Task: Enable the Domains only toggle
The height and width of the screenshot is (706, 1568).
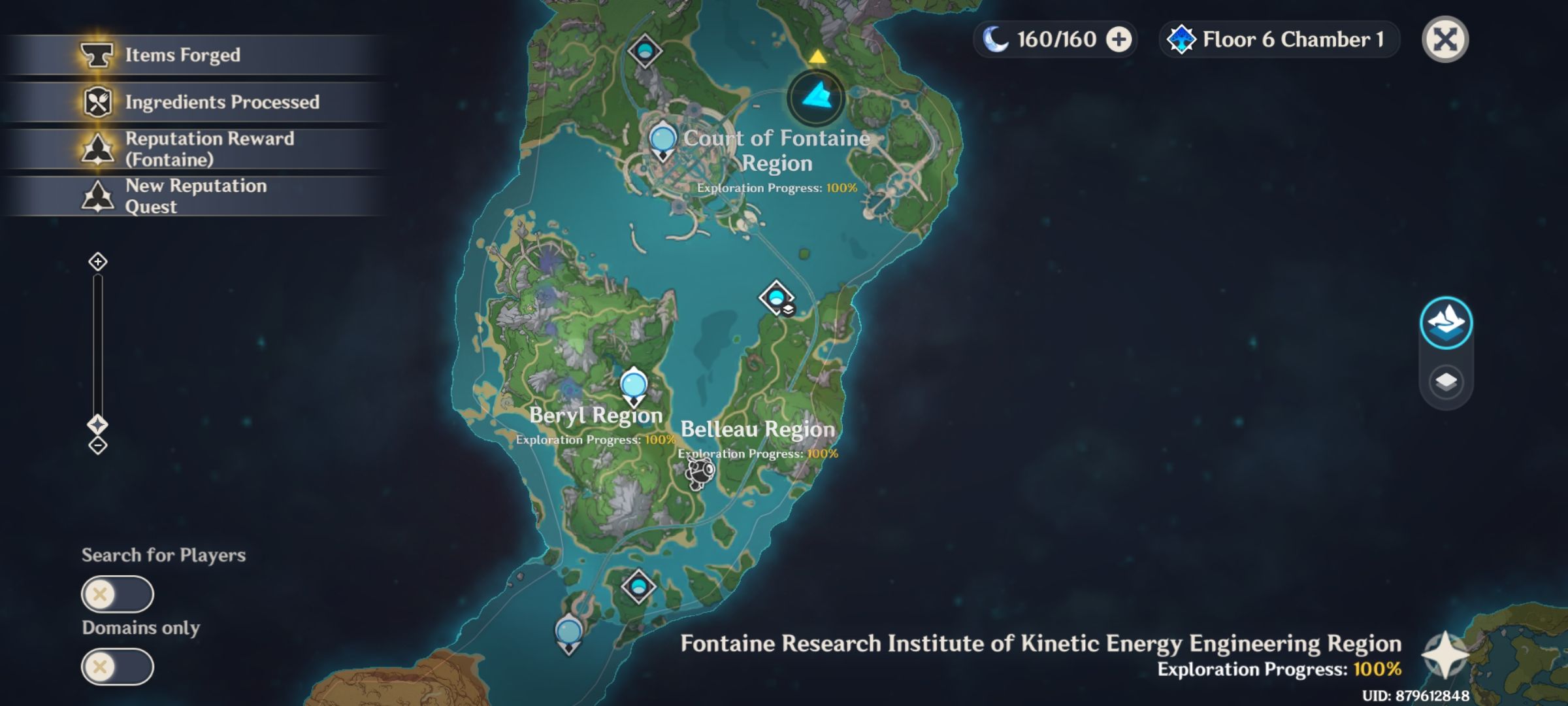Action: click(x=118, y=667)
